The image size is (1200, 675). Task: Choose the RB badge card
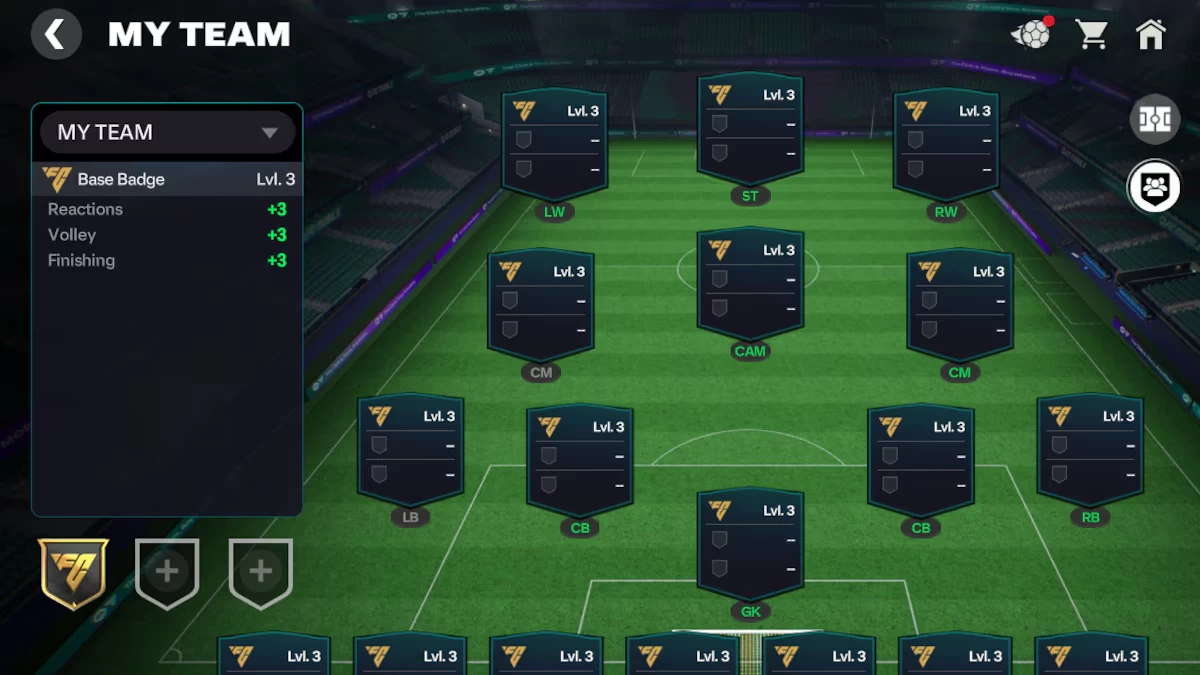pos(1090,451)
